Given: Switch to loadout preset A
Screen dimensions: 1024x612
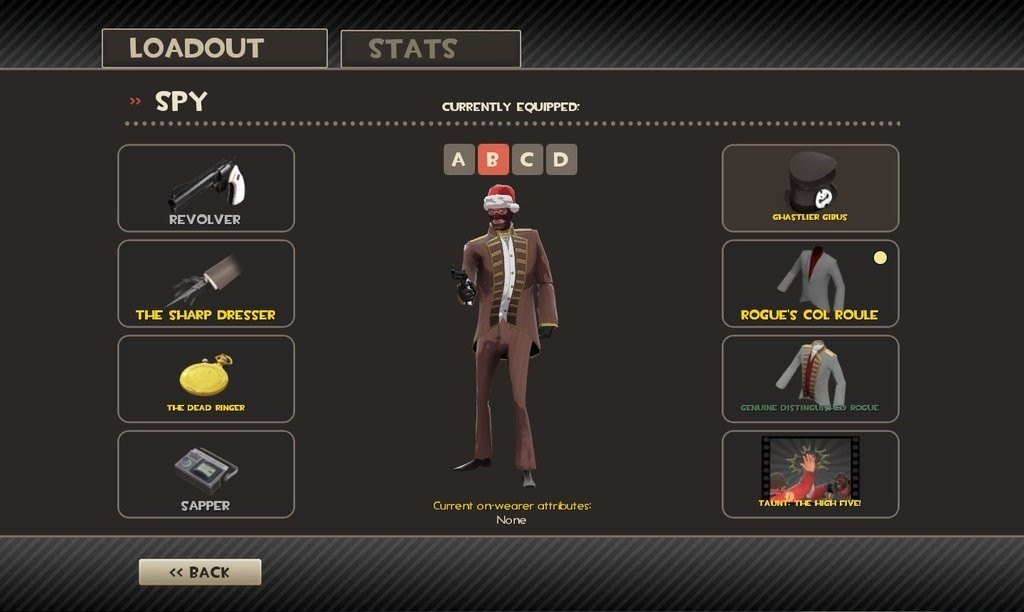Looking at the screenshot, I should click(x=459, y=159).
